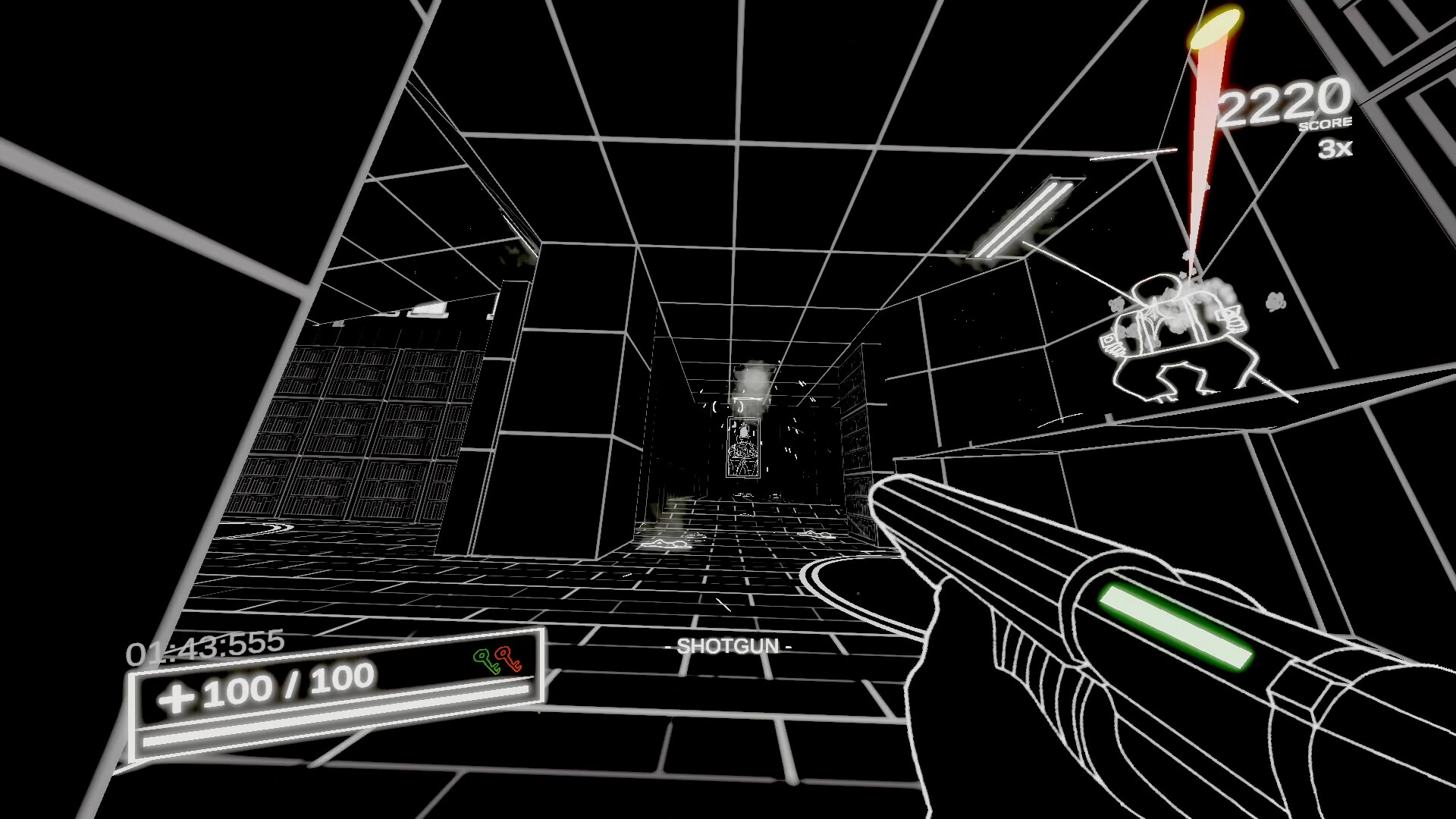Click the 100 / 100 health readout
1456x819 pixels.
(288, 688)
